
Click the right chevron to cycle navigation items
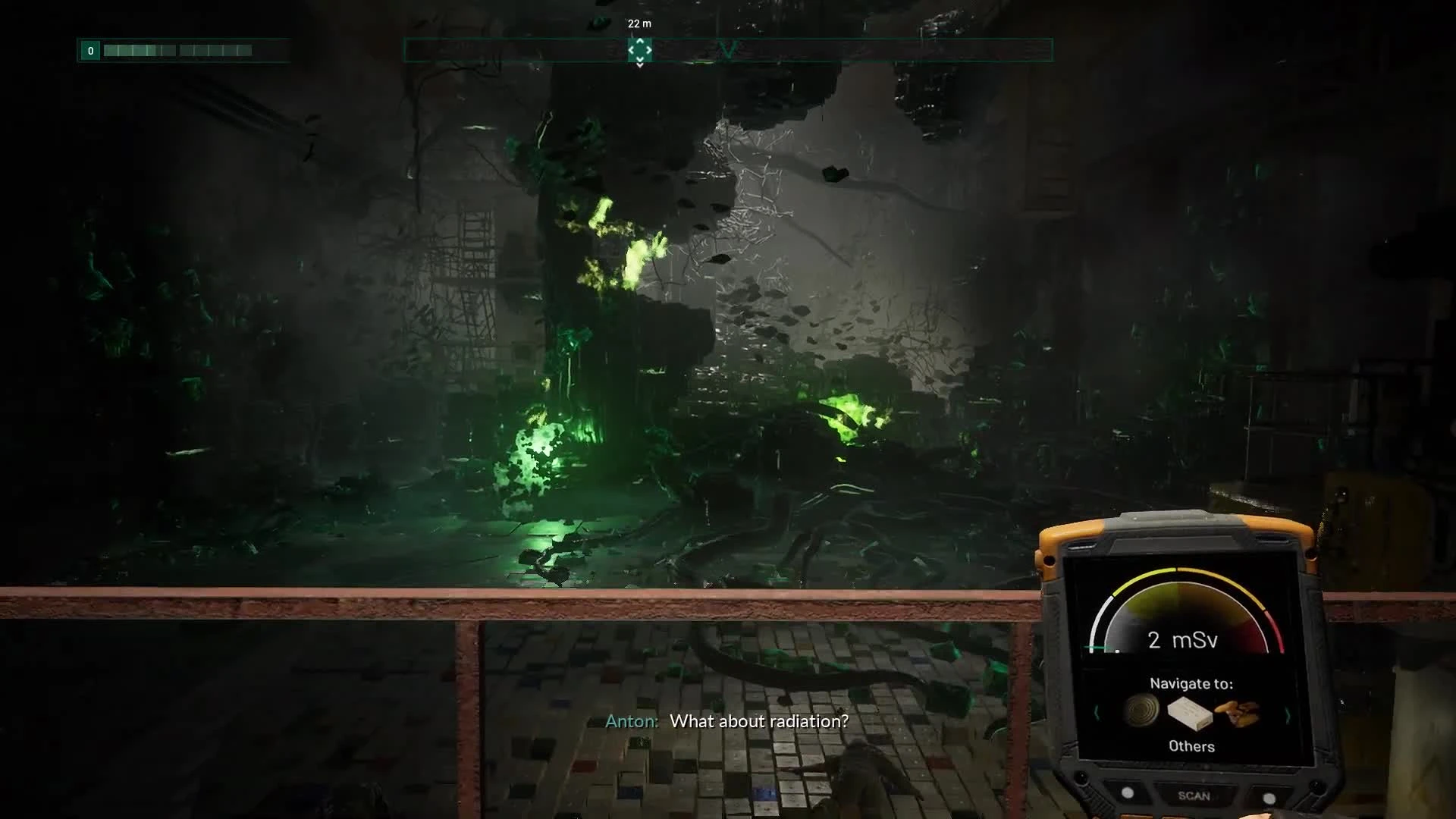(x=1288, y=715)
